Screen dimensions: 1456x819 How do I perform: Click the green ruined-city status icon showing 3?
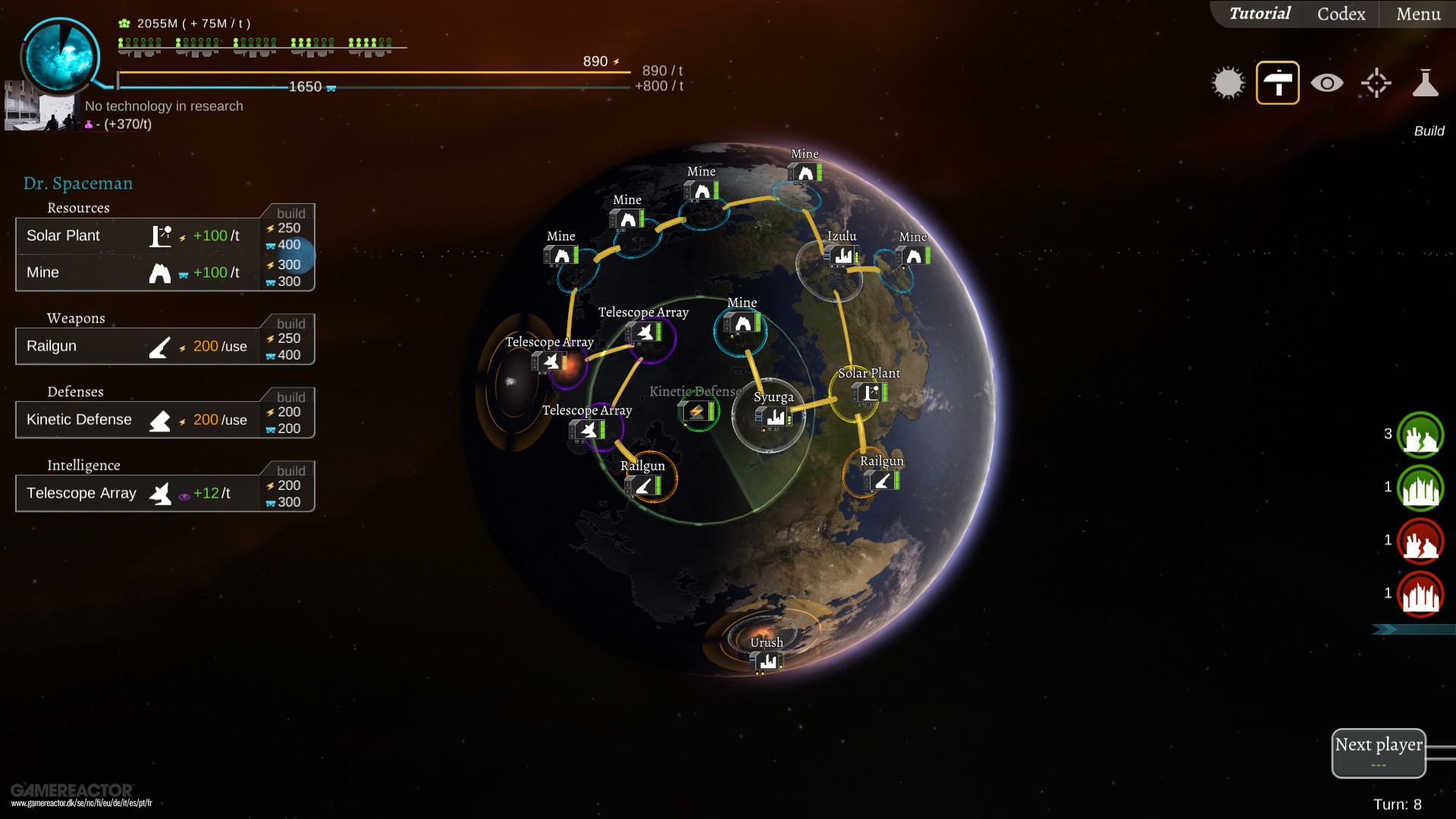coord(1420,435)
